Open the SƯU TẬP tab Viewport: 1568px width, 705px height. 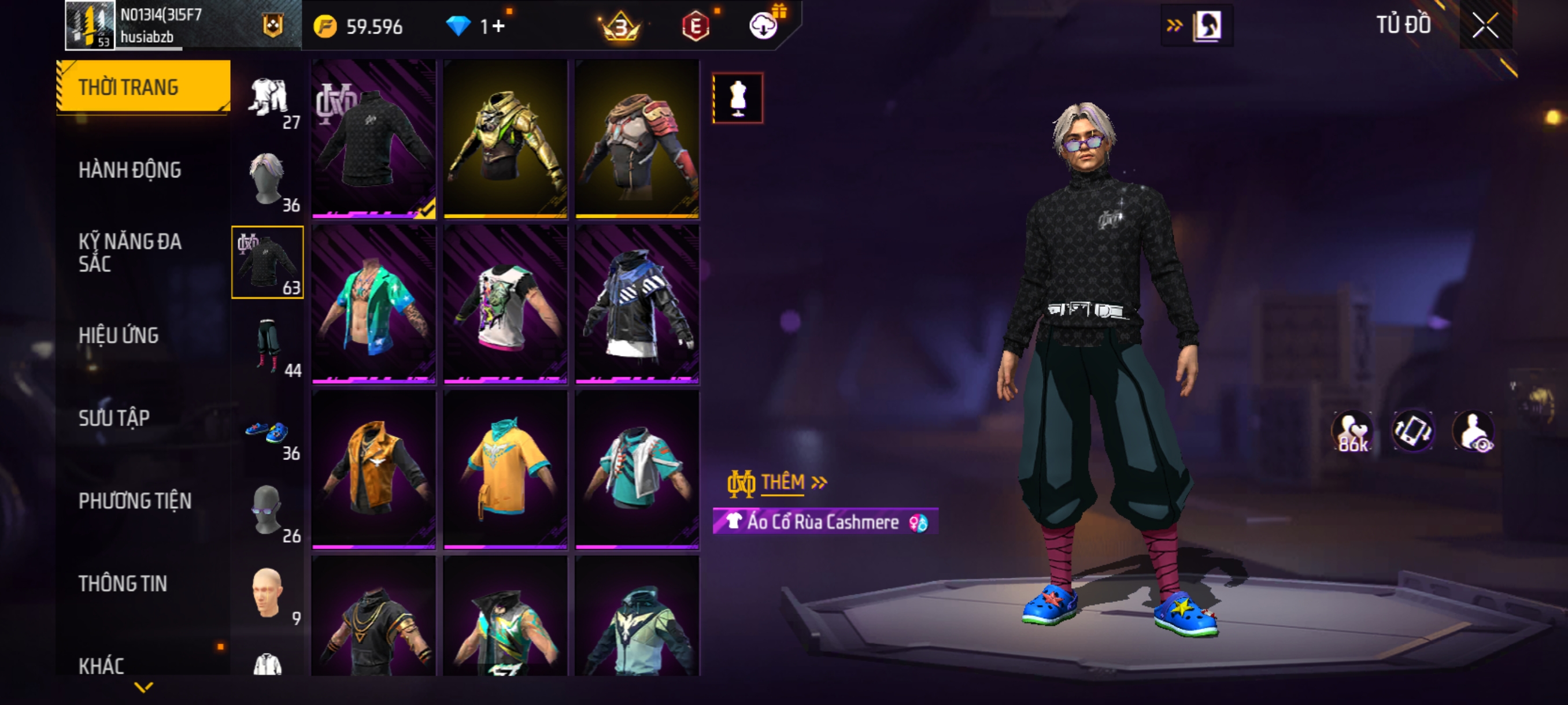[x=114, y=418]
